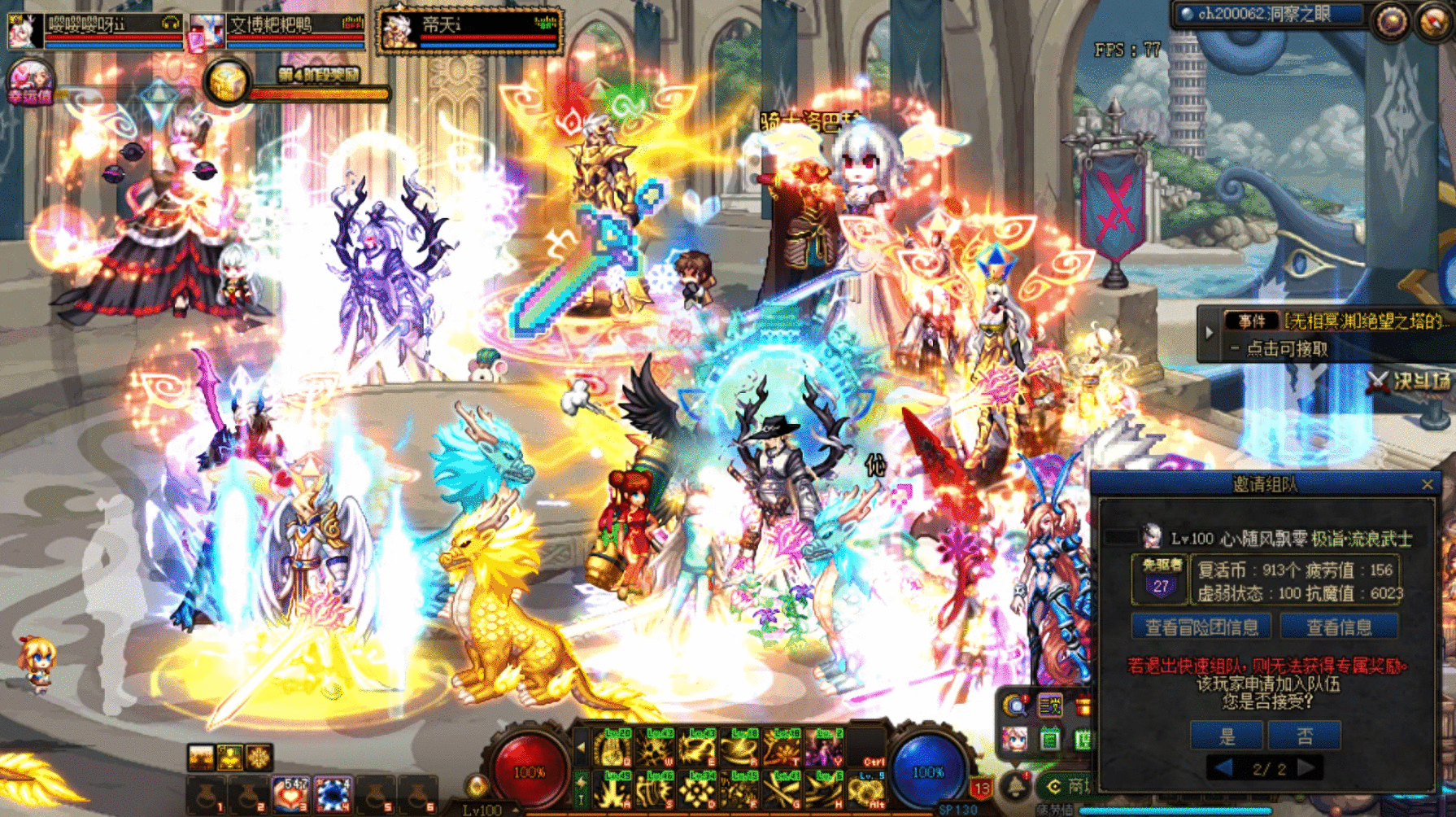Open the notification bell icon
This screenshot has height=817, width=1456.
[1016, 786]
